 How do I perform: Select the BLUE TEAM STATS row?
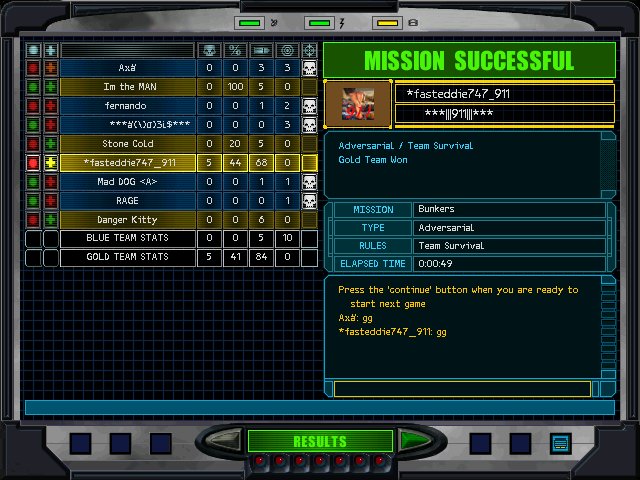point(127,239)
